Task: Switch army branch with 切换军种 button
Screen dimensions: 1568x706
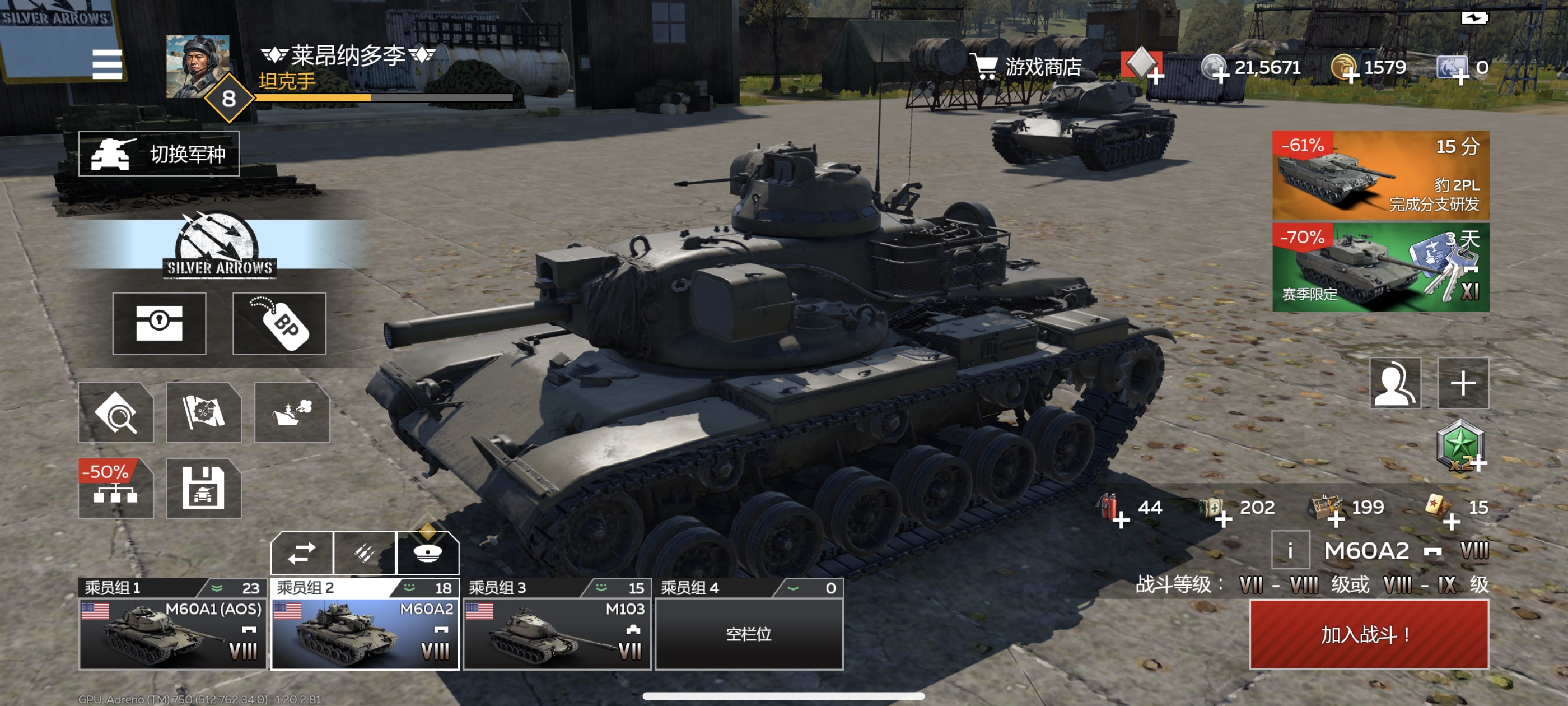Action: pos(159,154)
